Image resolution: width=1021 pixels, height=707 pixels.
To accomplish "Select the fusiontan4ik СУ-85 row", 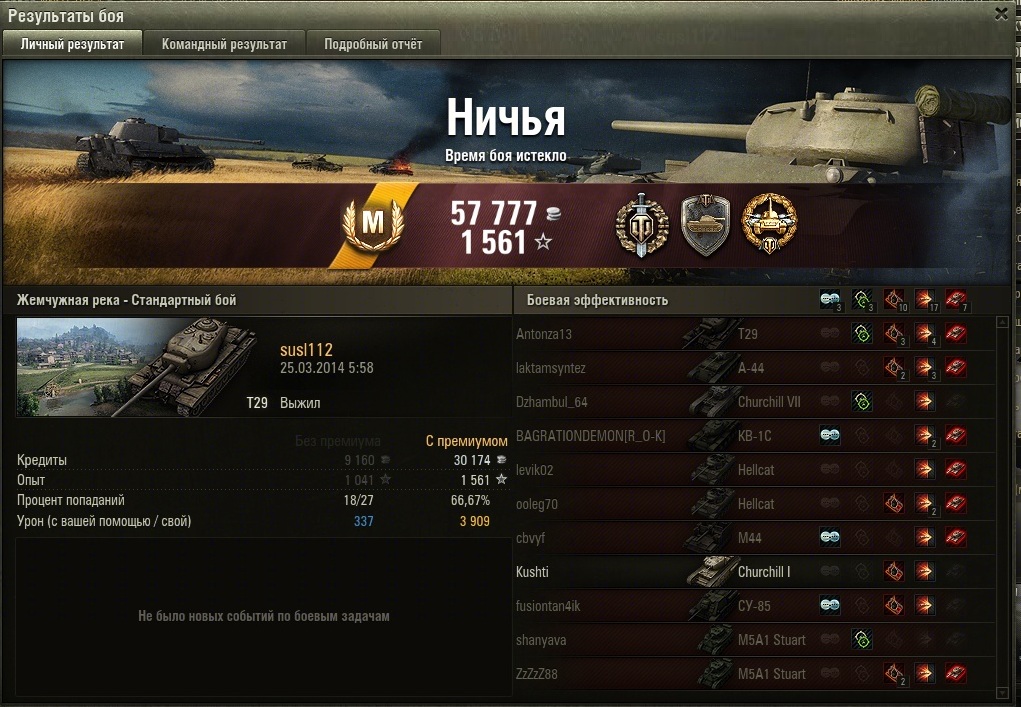I will (x=650, y=606).
